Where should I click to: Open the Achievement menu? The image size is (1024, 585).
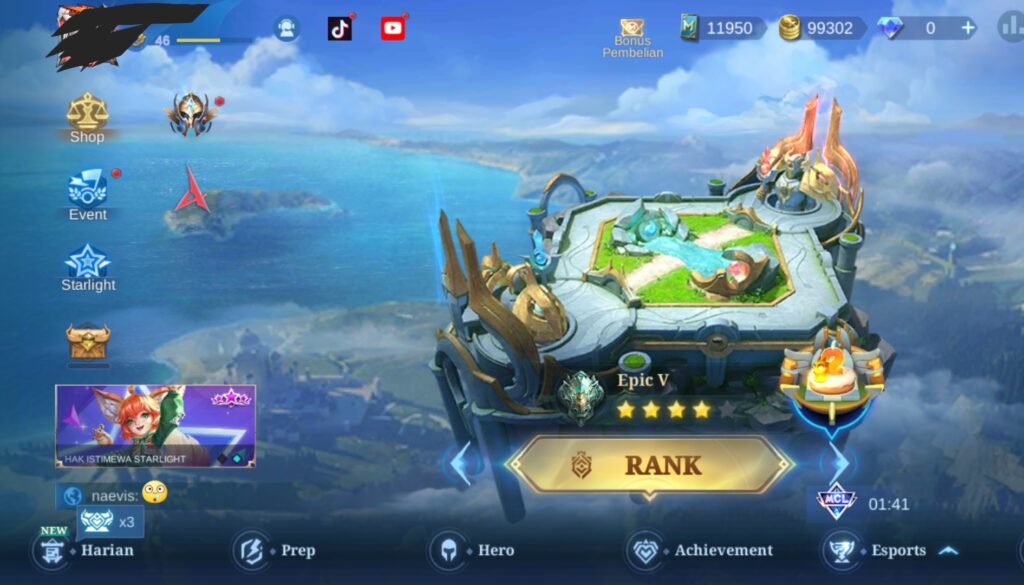tap(701, 550)
